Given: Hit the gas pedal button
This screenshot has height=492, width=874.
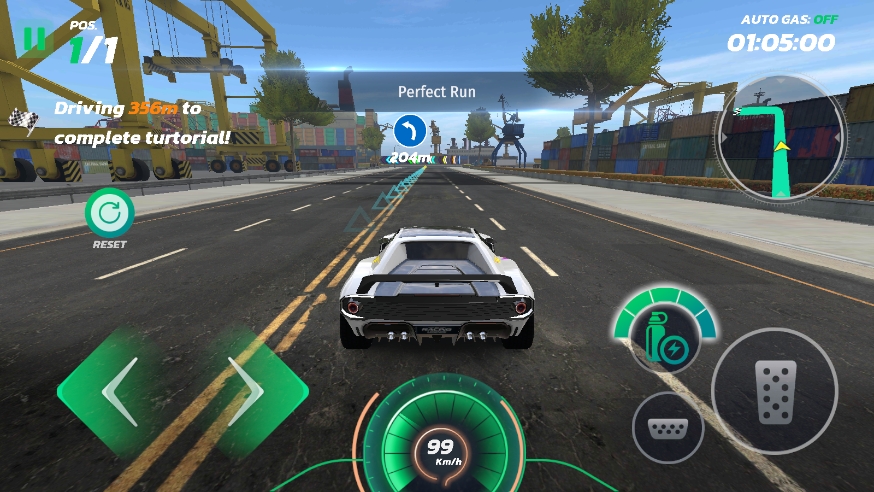Looking at the screenshot, I should [x=774, y=391].
